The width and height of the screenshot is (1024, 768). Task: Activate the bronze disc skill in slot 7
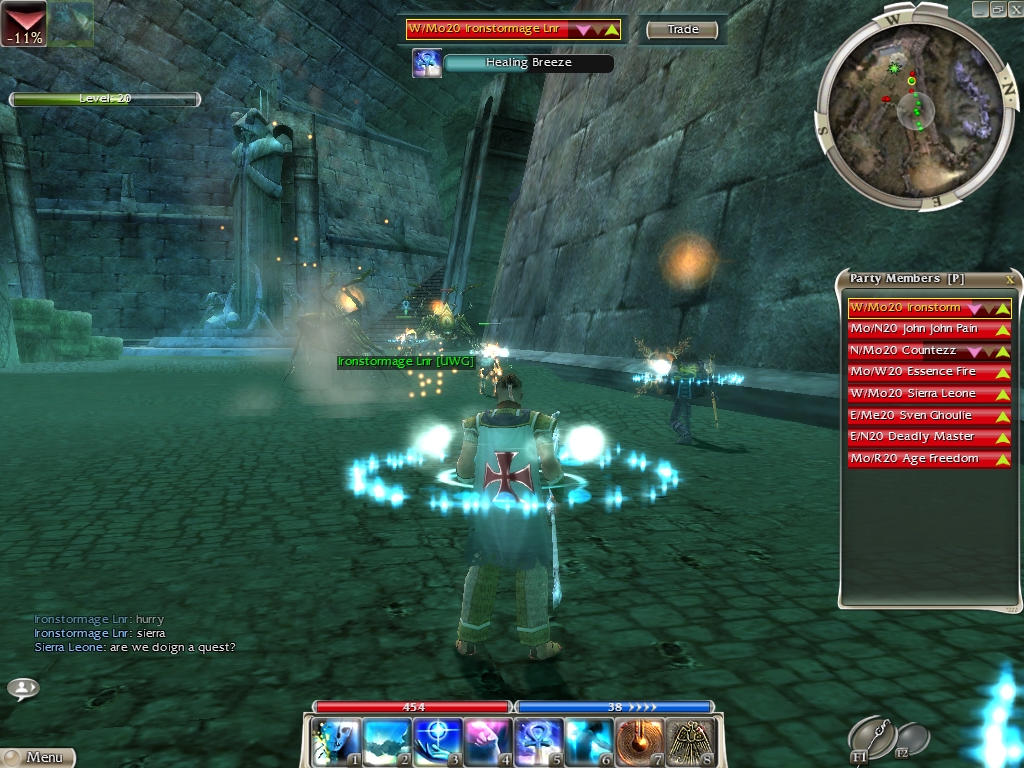[x=639, y=742]
